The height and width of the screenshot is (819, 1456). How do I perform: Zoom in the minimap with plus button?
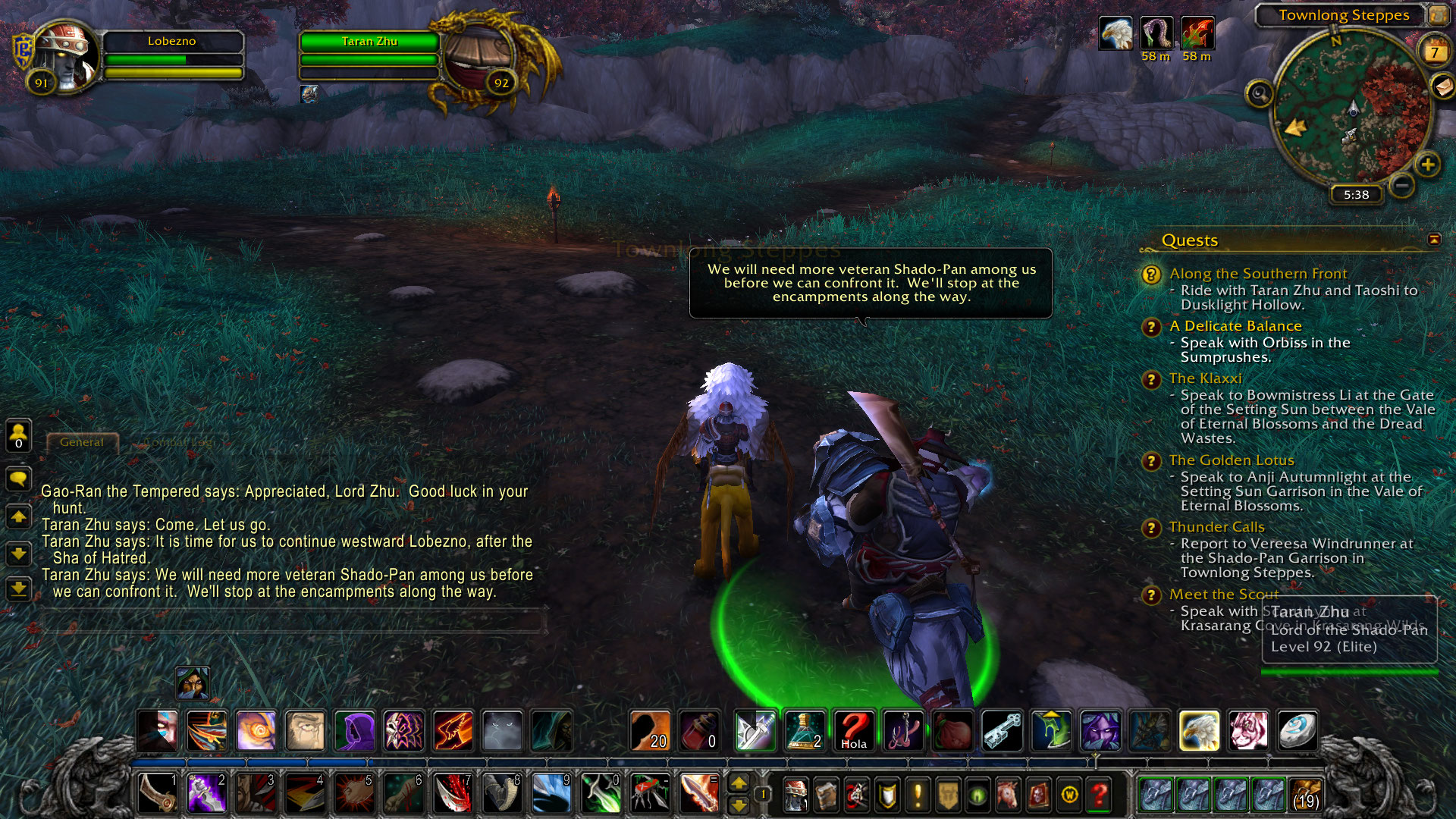click(1428, 165)
